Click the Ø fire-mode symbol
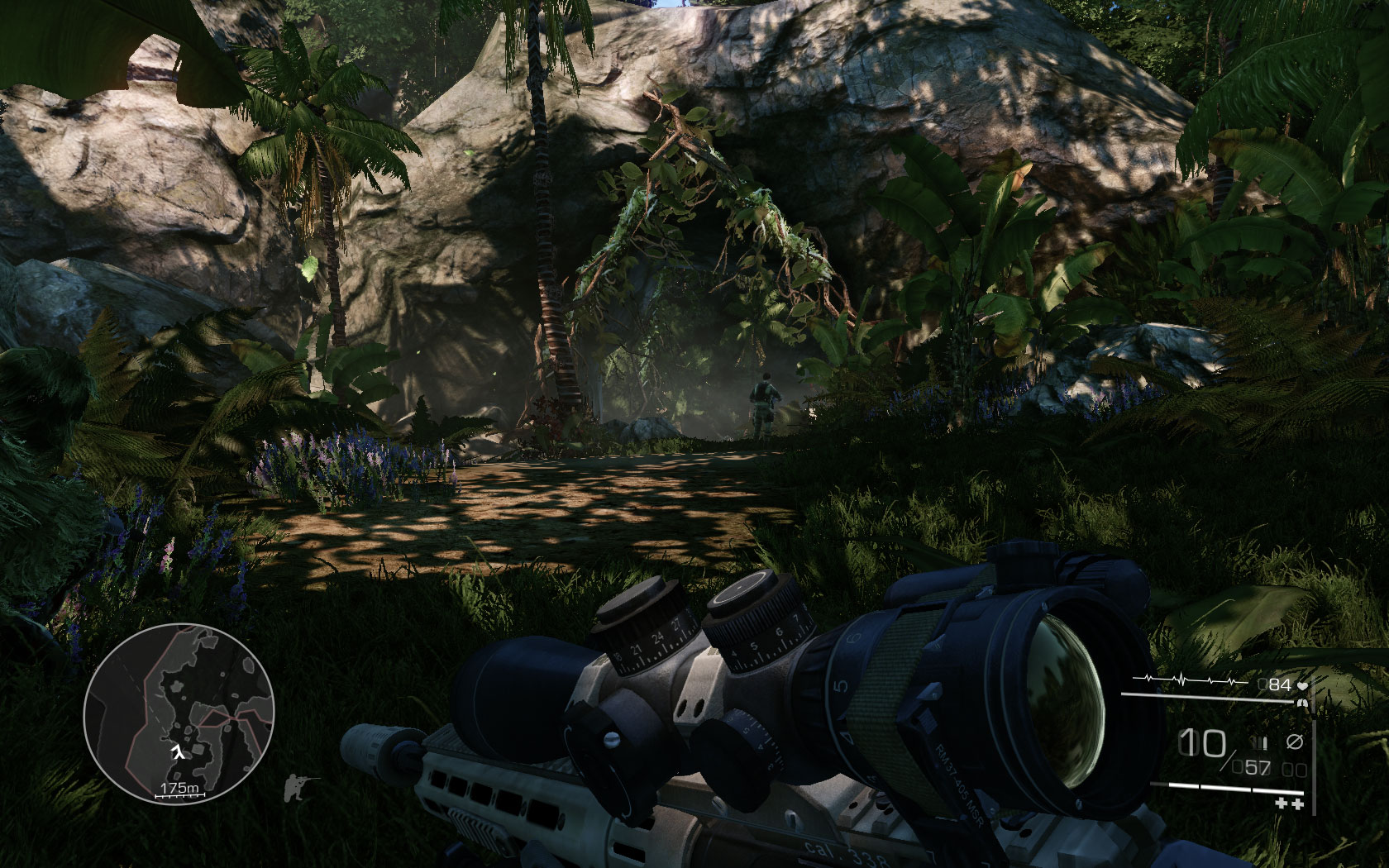 click(x=1295, y=742)
